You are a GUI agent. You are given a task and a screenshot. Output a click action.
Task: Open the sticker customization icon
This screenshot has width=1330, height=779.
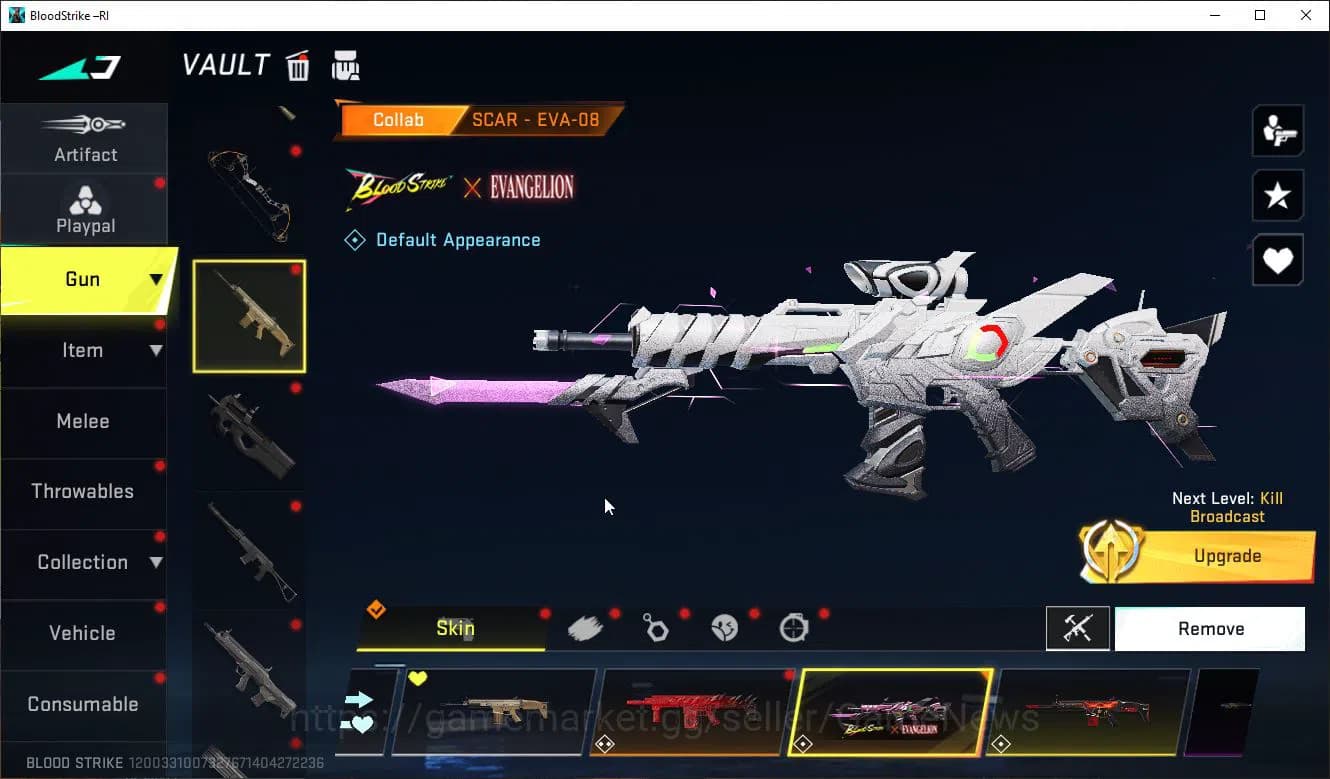(724, 626)
